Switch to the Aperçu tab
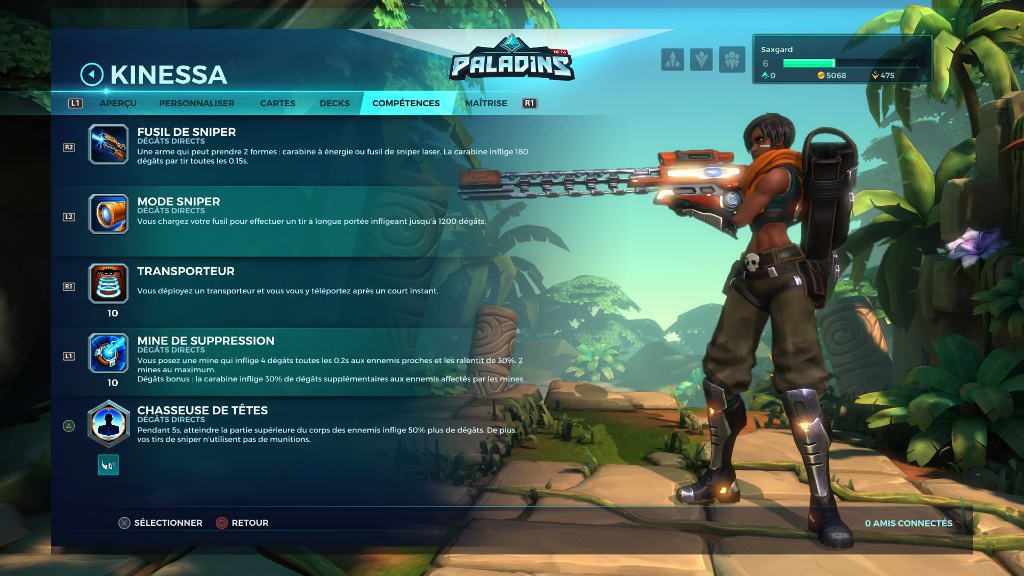This screenshot has height=576, width=1024. pos(118,103)
